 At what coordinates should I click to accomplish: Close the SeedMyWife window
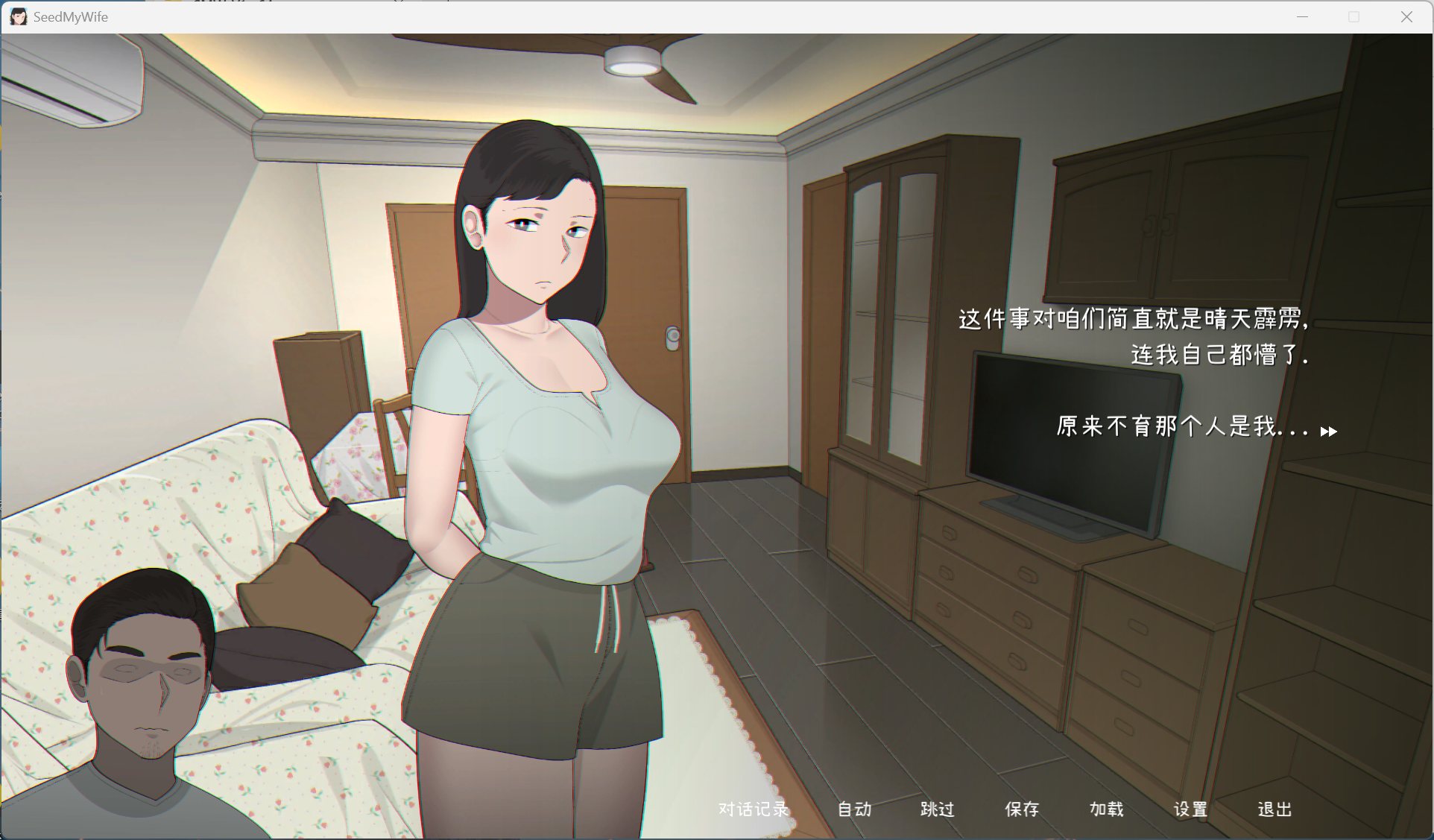pos(1407,16)
